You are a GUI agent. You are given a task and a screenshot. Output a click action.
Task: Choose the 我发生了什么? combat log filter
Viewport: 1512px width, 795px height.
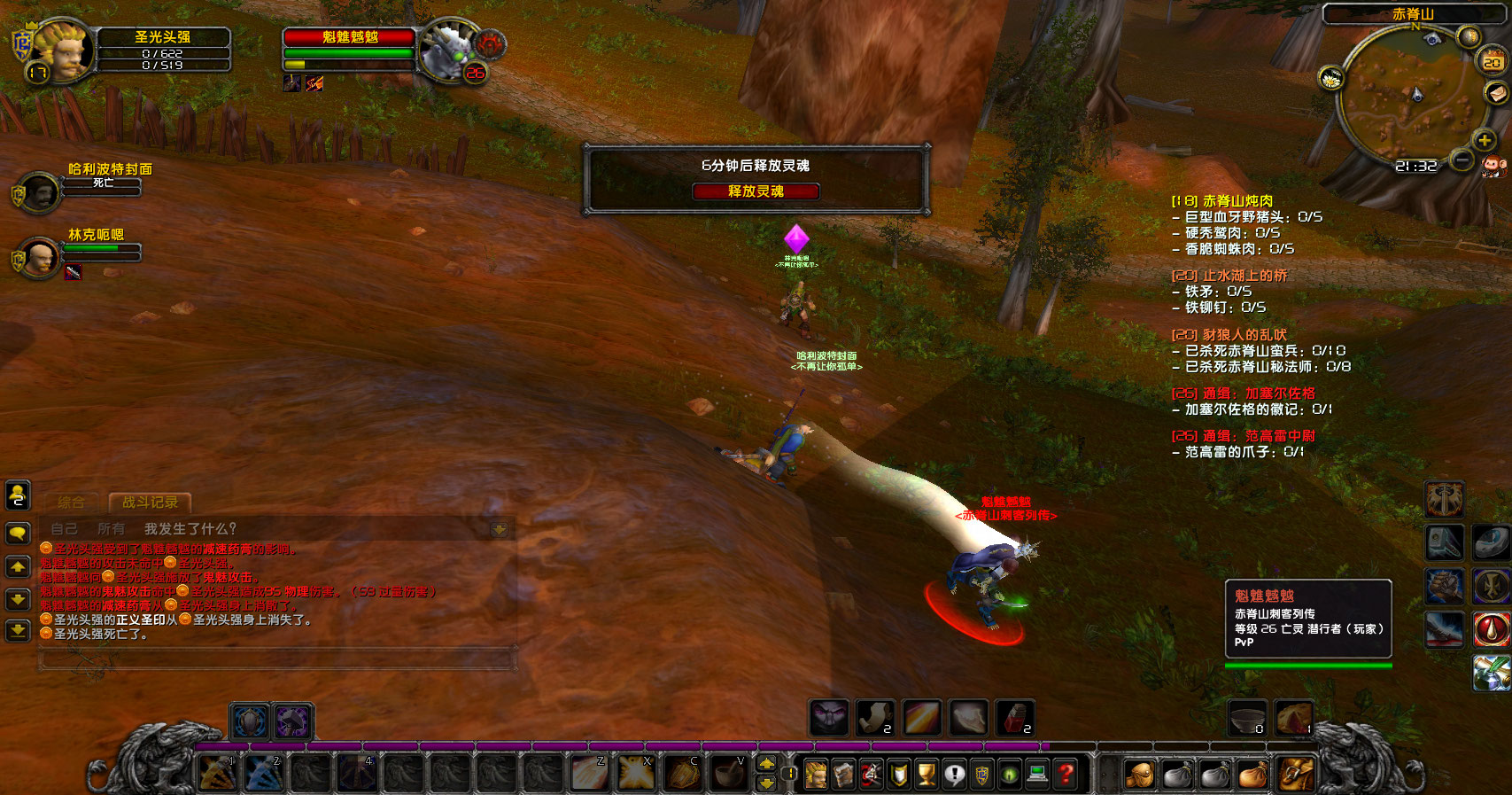click(x=190, y=529)
